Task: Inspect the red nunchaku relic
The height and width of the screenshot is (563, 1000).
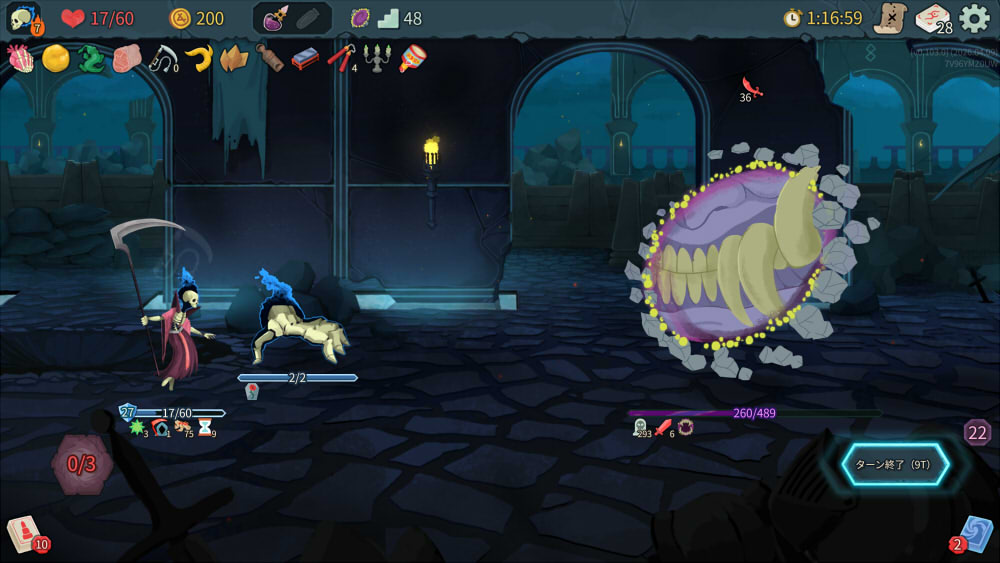Action: (340, 58)
